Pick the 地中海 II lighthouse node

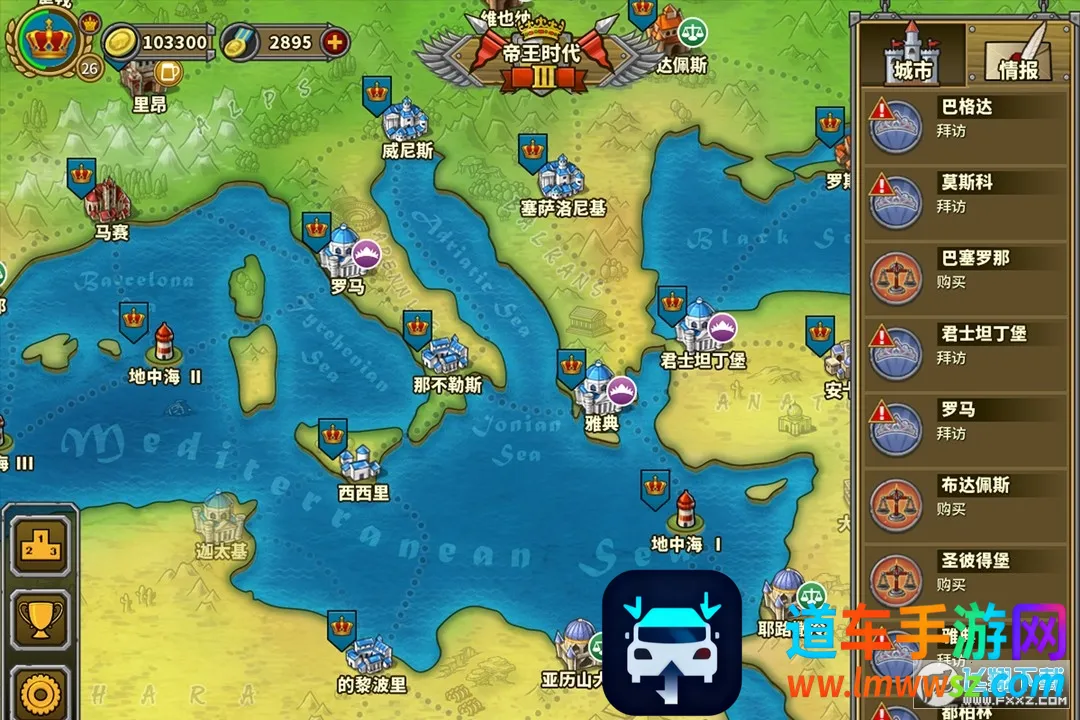click(164, 345)
